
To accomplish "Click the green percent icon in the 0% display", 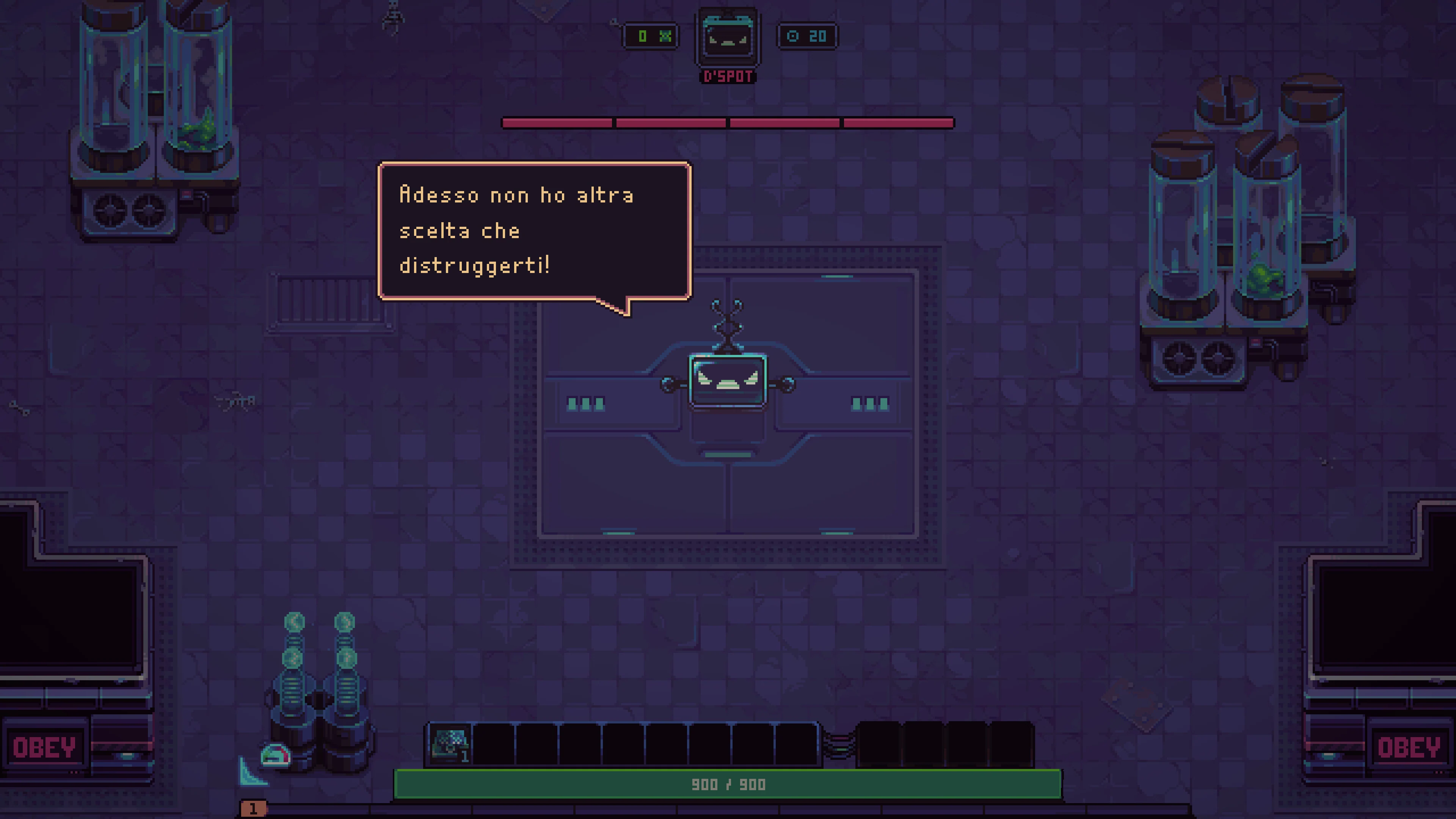I will click(x=667, y=37).
